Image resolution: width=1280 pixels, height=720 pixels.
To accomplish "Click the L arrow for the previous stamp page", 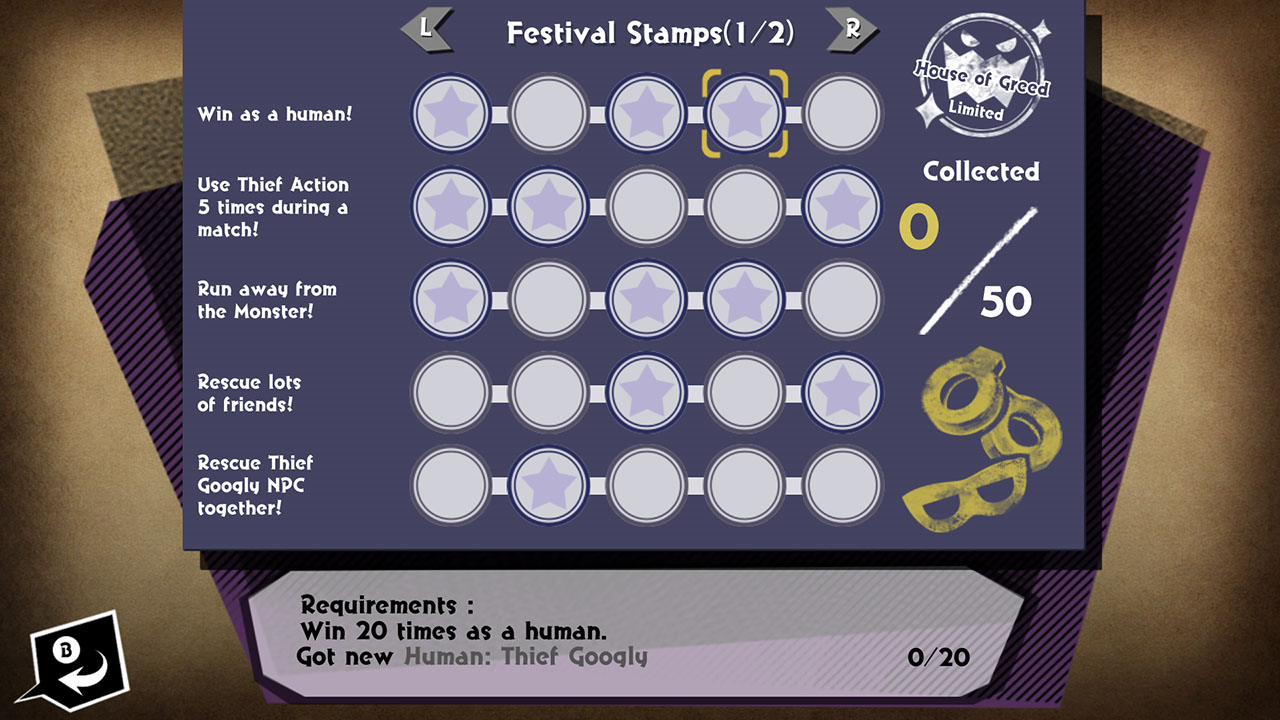I will tap(430, 31).
